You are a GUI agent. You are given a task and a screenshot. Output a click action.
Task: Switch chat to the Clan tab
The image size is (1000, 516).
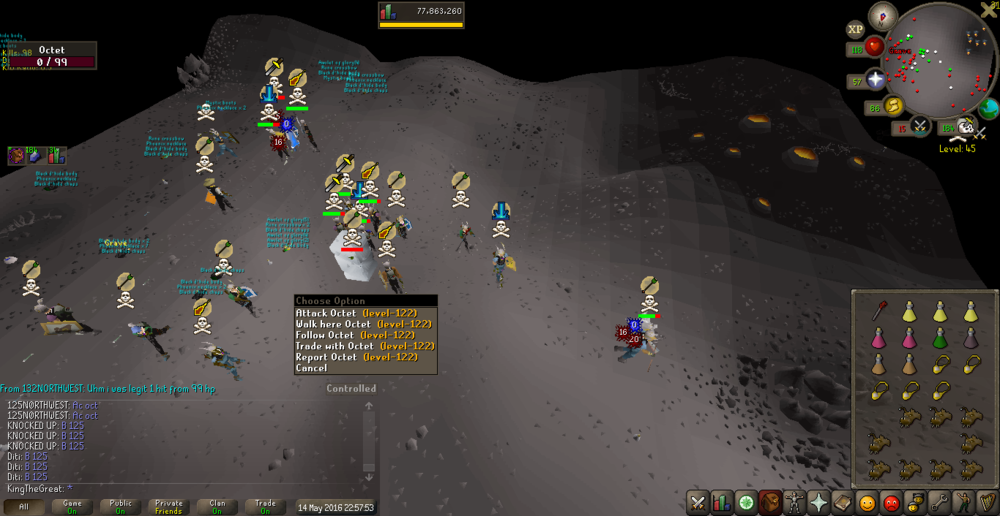pyautogui.click(x=217, y=507)
